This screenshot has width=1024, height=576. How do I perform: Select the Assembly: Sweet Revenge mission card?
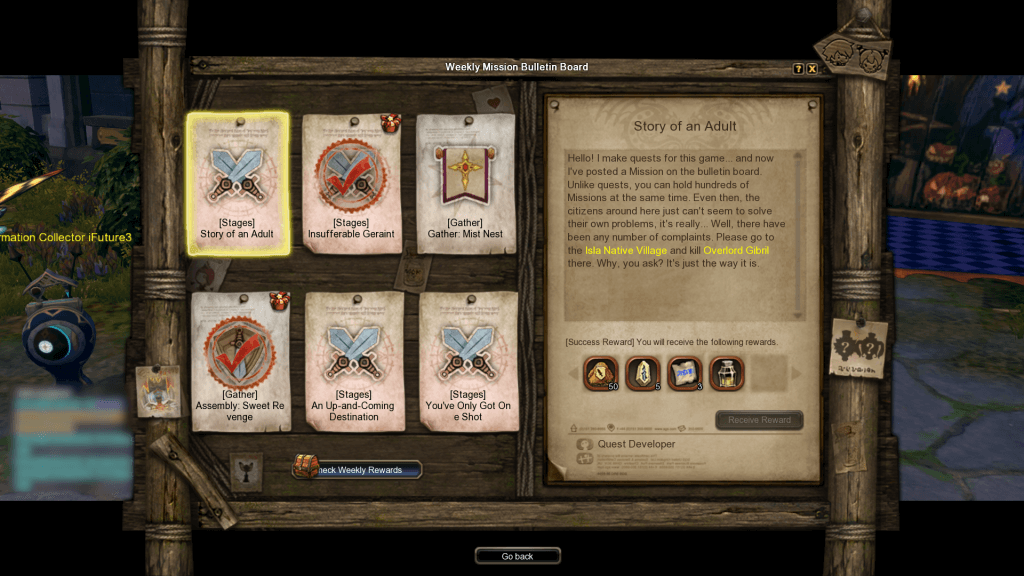pyautogui.click(x=240, y=361)
